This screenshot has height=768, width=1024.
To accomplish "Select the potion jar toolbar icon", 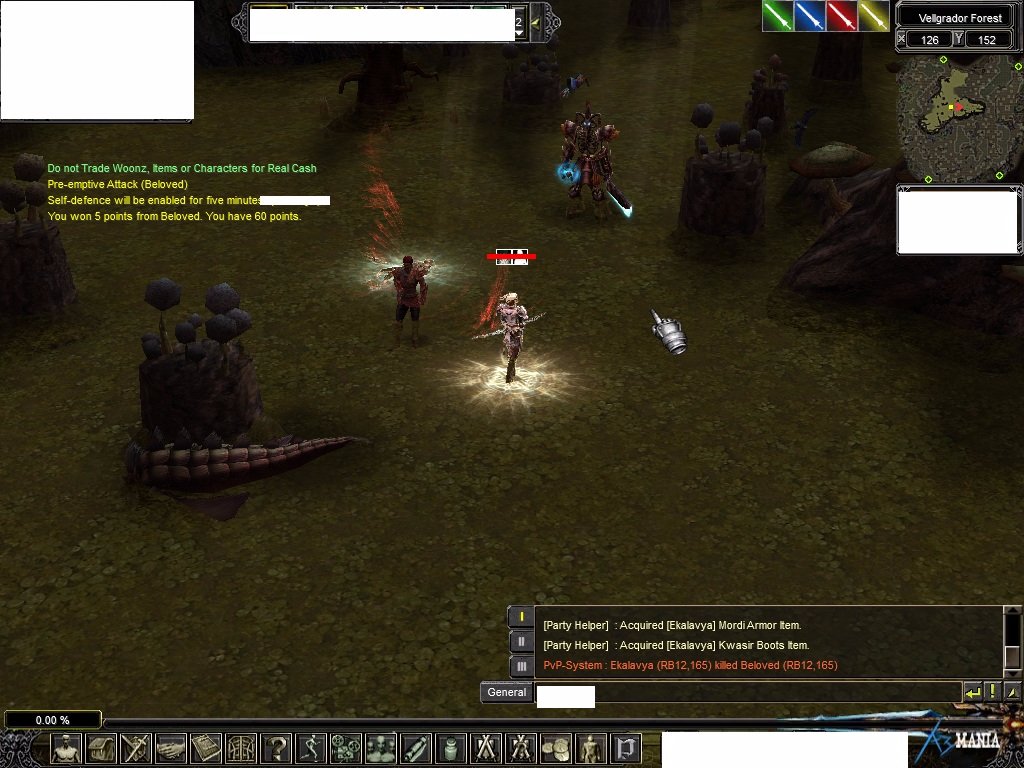I will [451, 748].
